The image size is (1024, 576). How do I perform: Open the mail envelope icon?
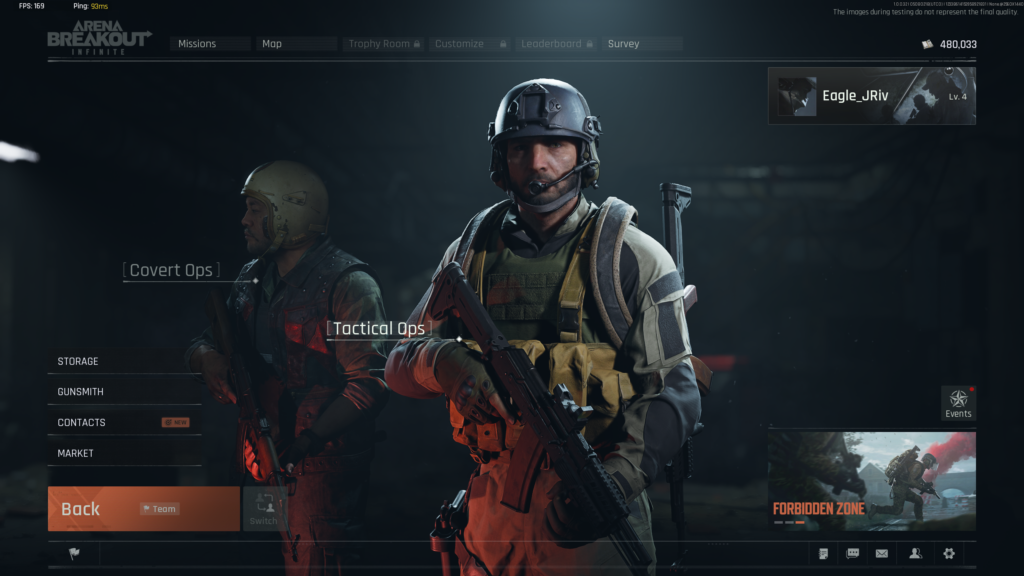[882, 553]
